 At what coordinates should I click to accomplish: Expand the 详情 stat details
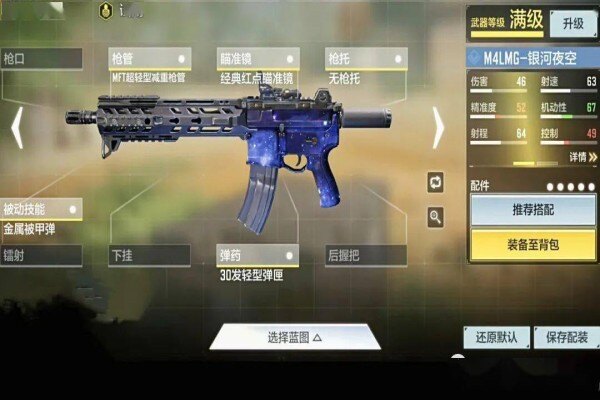click(x=582, y=157)
